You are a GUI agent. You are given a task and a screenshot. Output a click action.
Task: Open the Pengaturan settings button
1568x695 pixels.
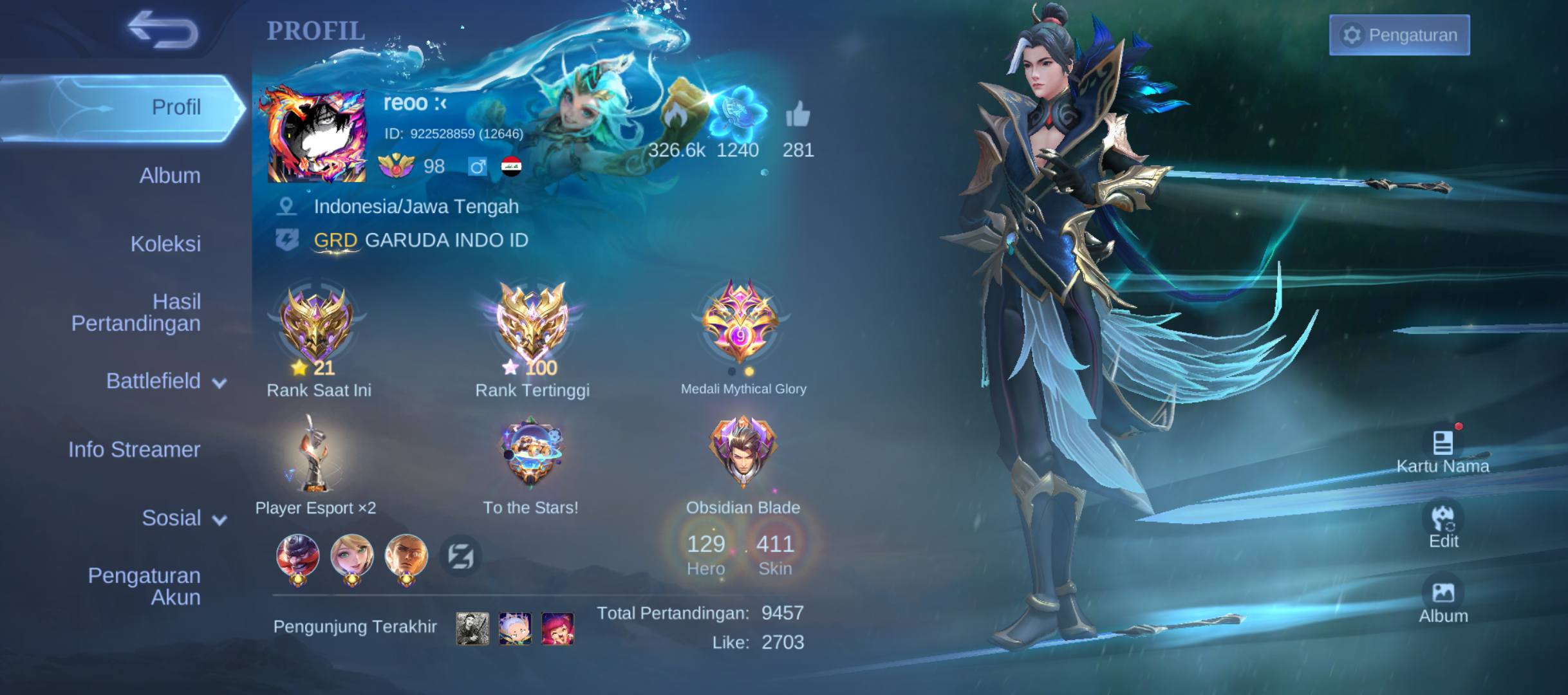[x=1399, y=35]
